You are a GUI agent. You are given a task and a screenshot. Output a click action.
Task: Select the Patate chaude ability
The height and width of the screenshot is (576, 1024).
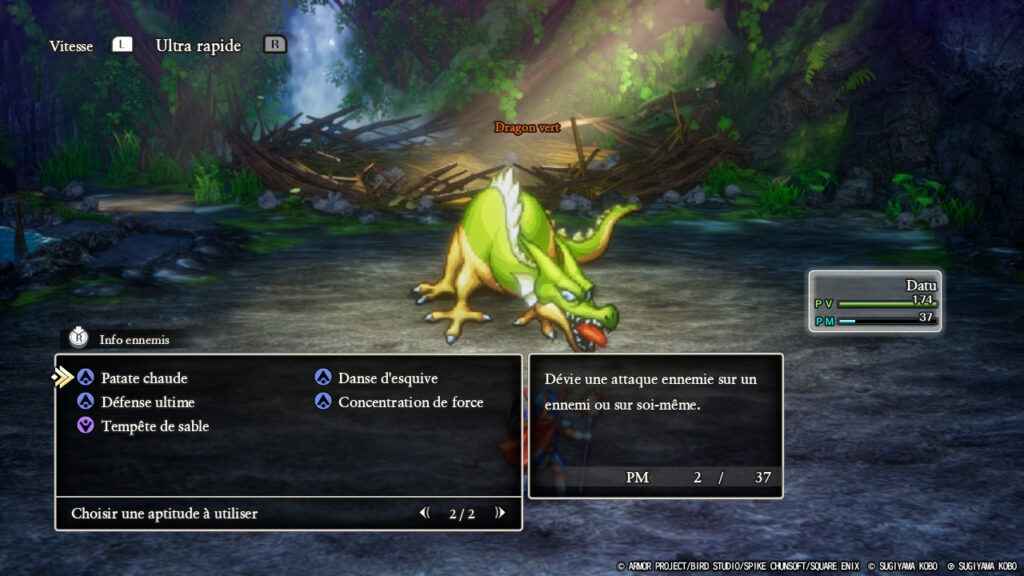[143, 378]
